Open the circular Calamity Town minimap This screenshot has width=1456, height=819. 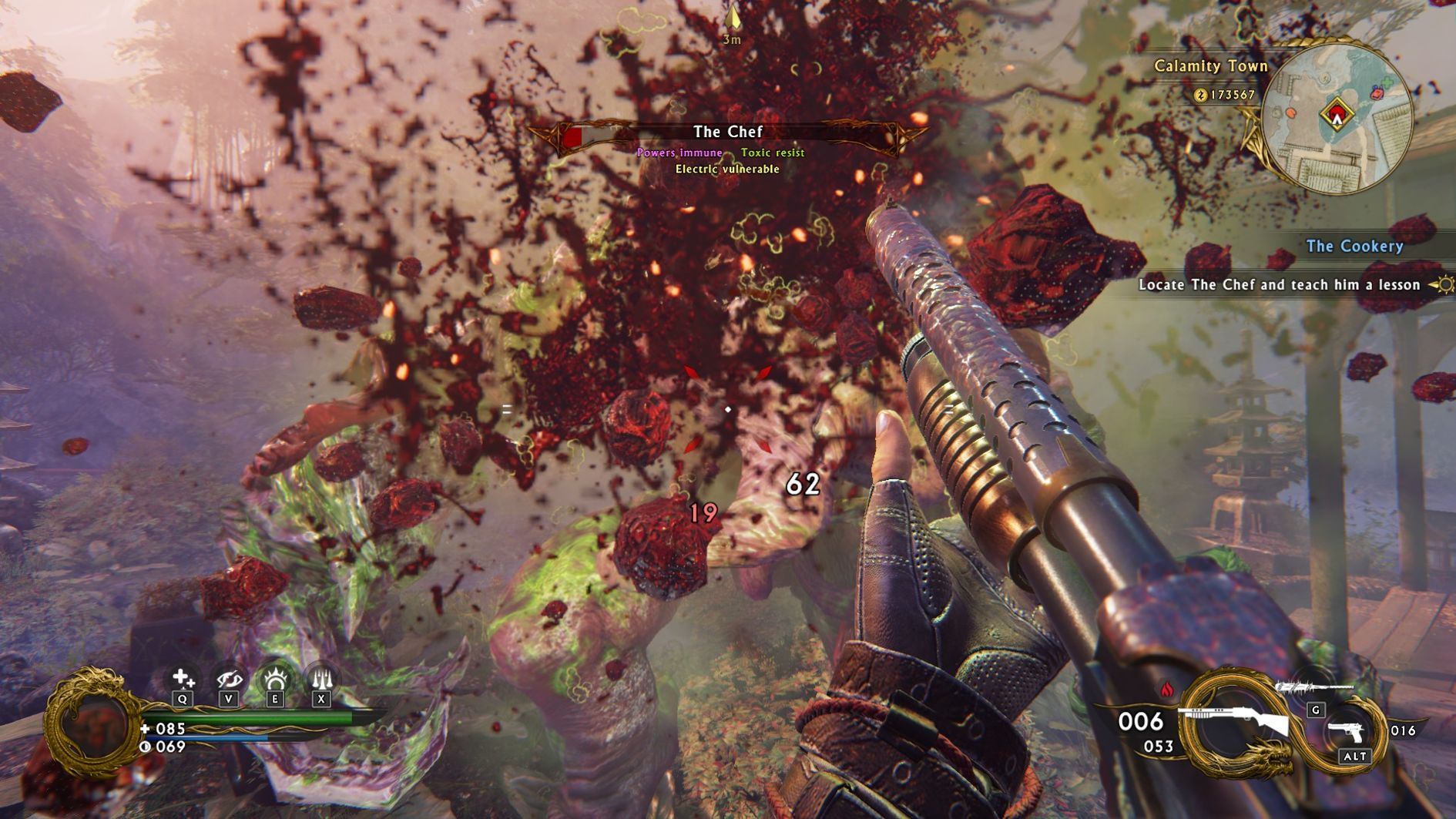(x=1337, y=117)
